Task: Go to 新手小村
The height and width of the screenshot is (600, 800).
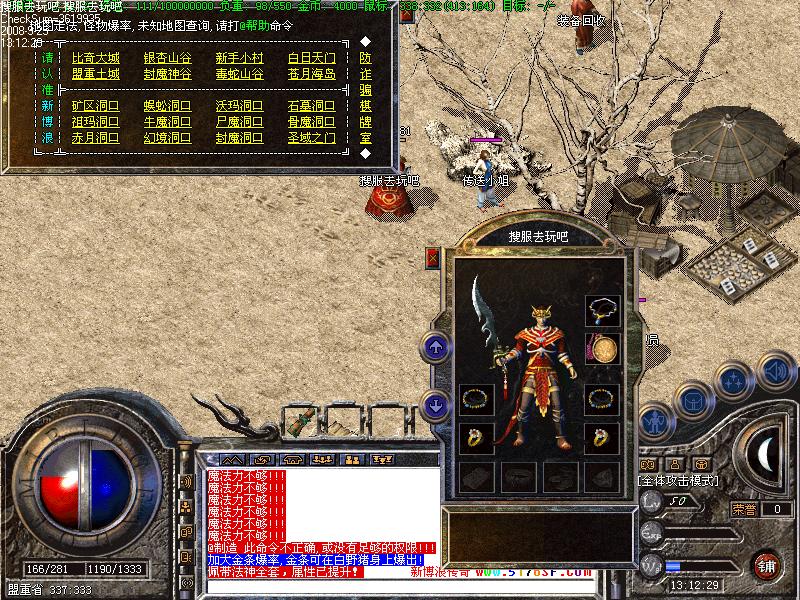Action: [239, 58]
